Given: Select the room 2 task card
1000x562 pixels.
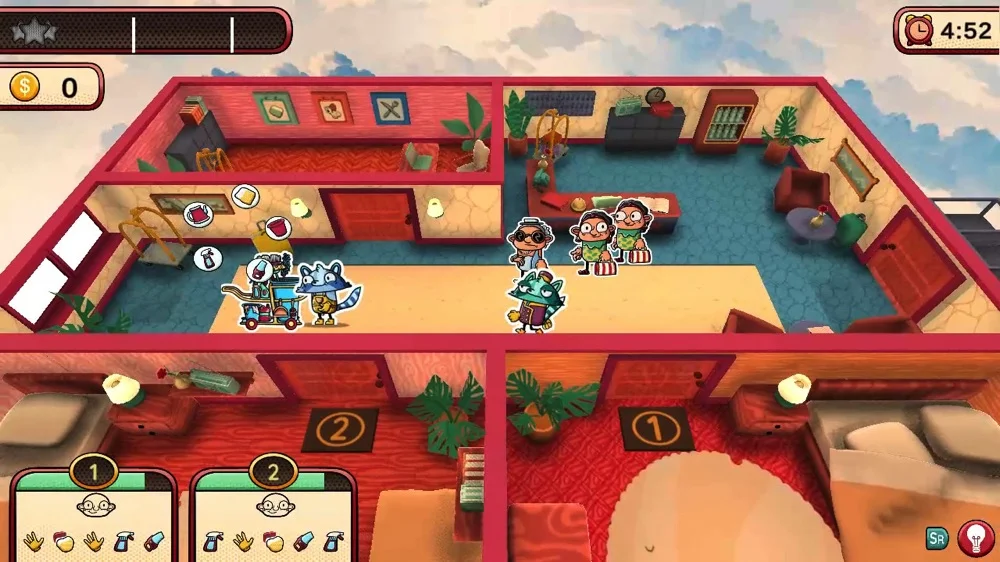Looking at the screenshot, I should [273, 516].
